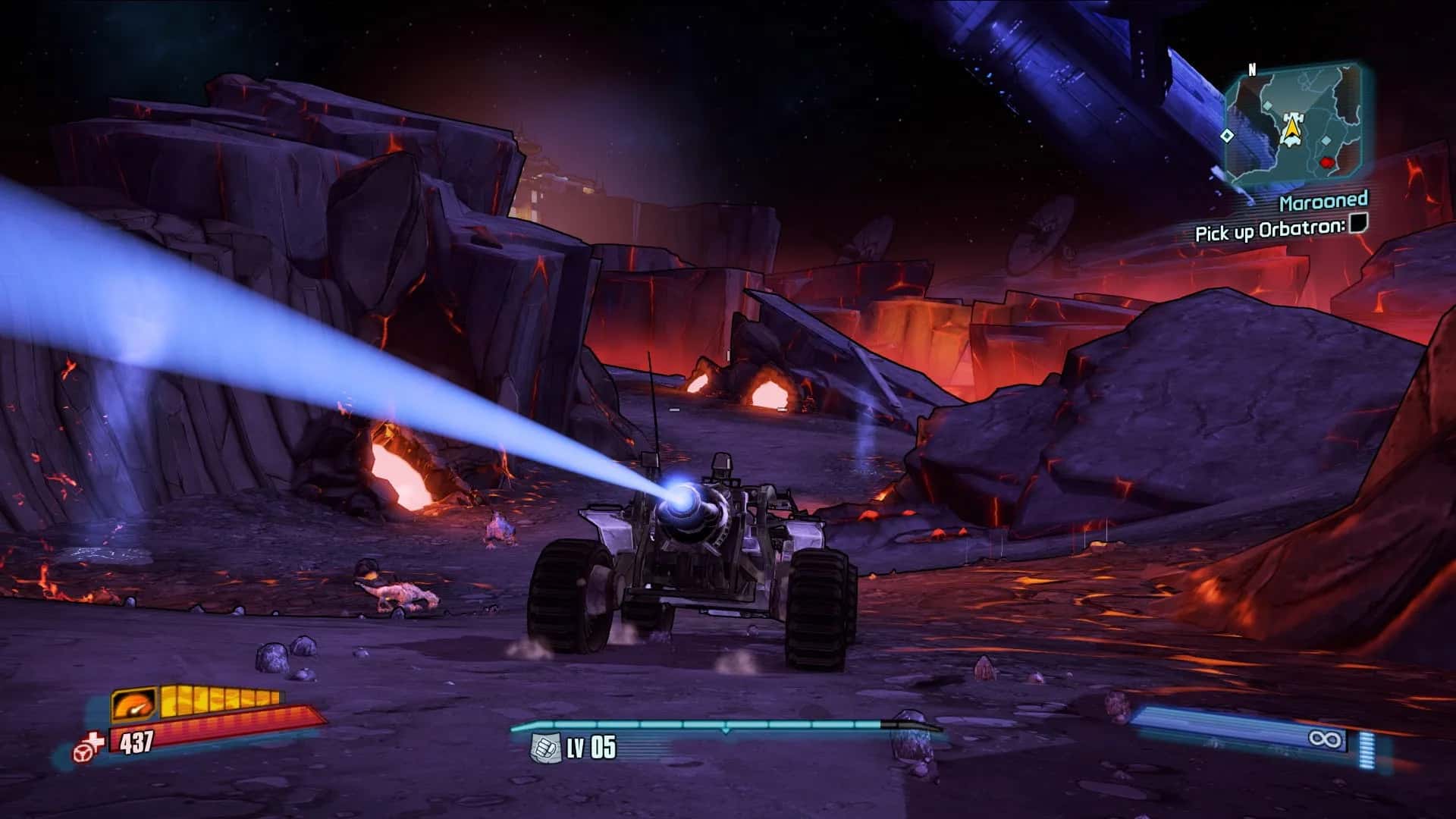Click the player arrow on the minimap

coord(1293,127)
